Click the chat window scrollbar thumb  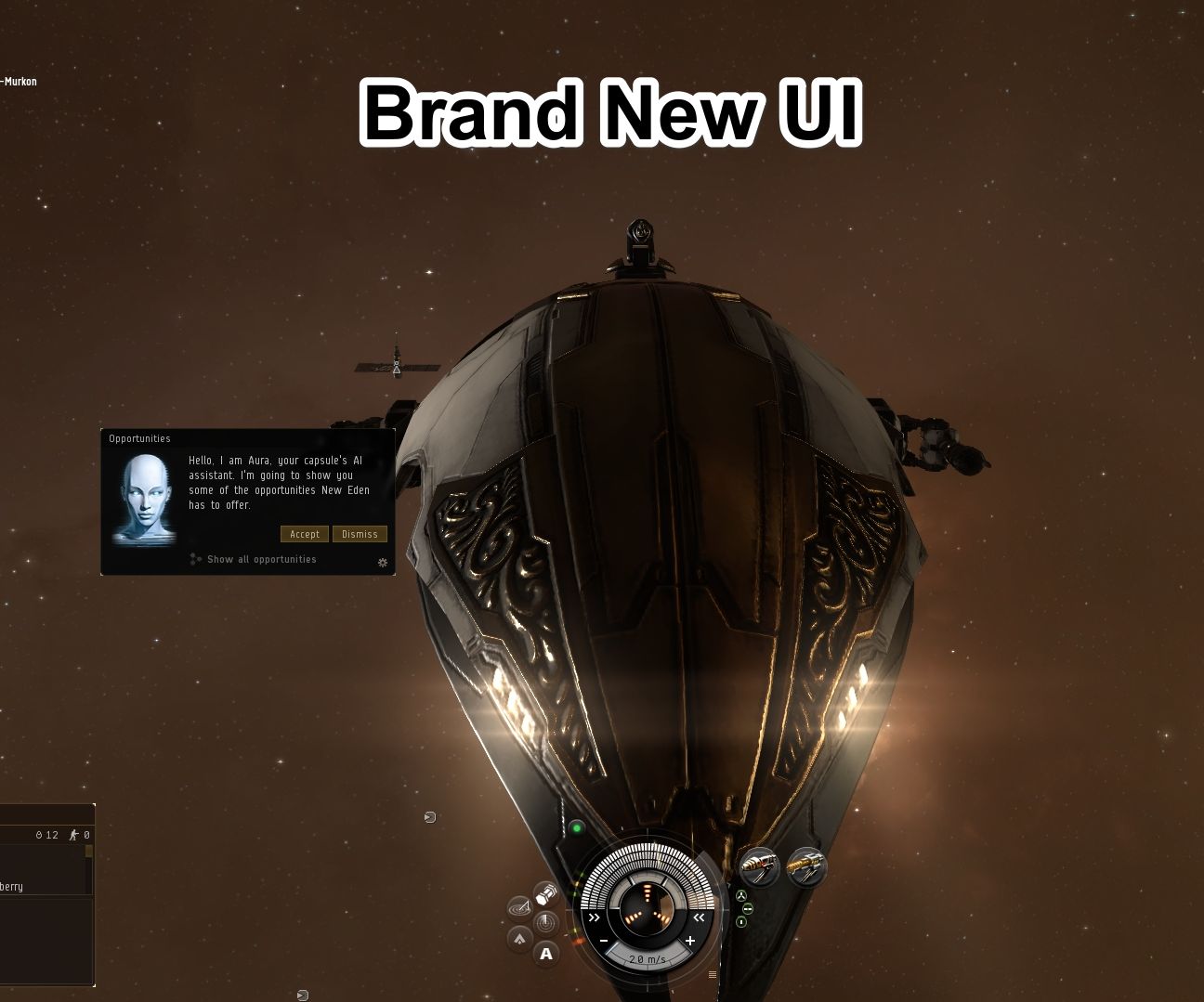tap(88, 851)
